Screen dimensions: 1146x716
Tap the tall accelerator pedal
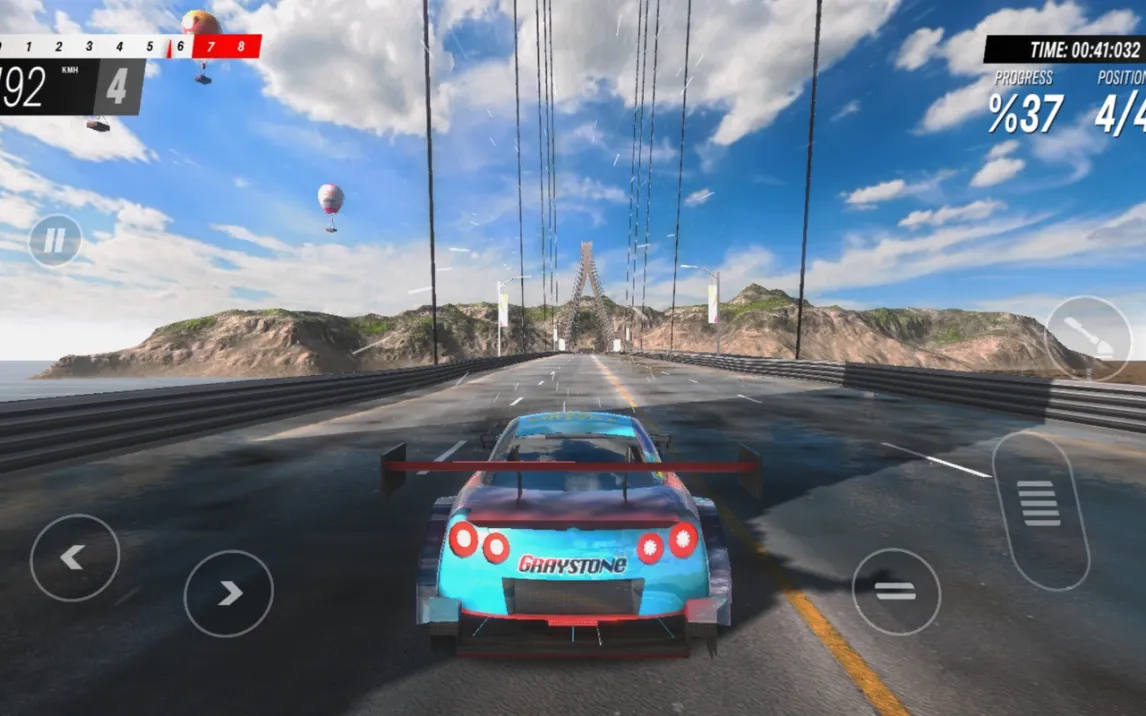click(1040, 510)
